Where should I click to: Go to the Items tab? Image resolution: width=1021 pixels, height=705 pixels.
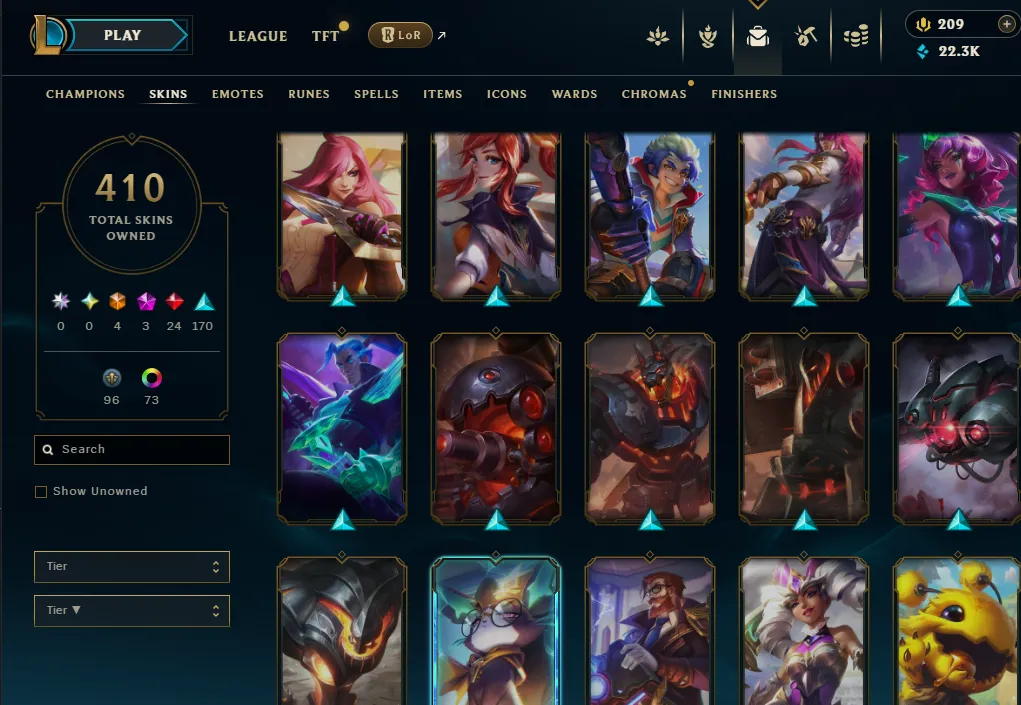tap(442, 94)
